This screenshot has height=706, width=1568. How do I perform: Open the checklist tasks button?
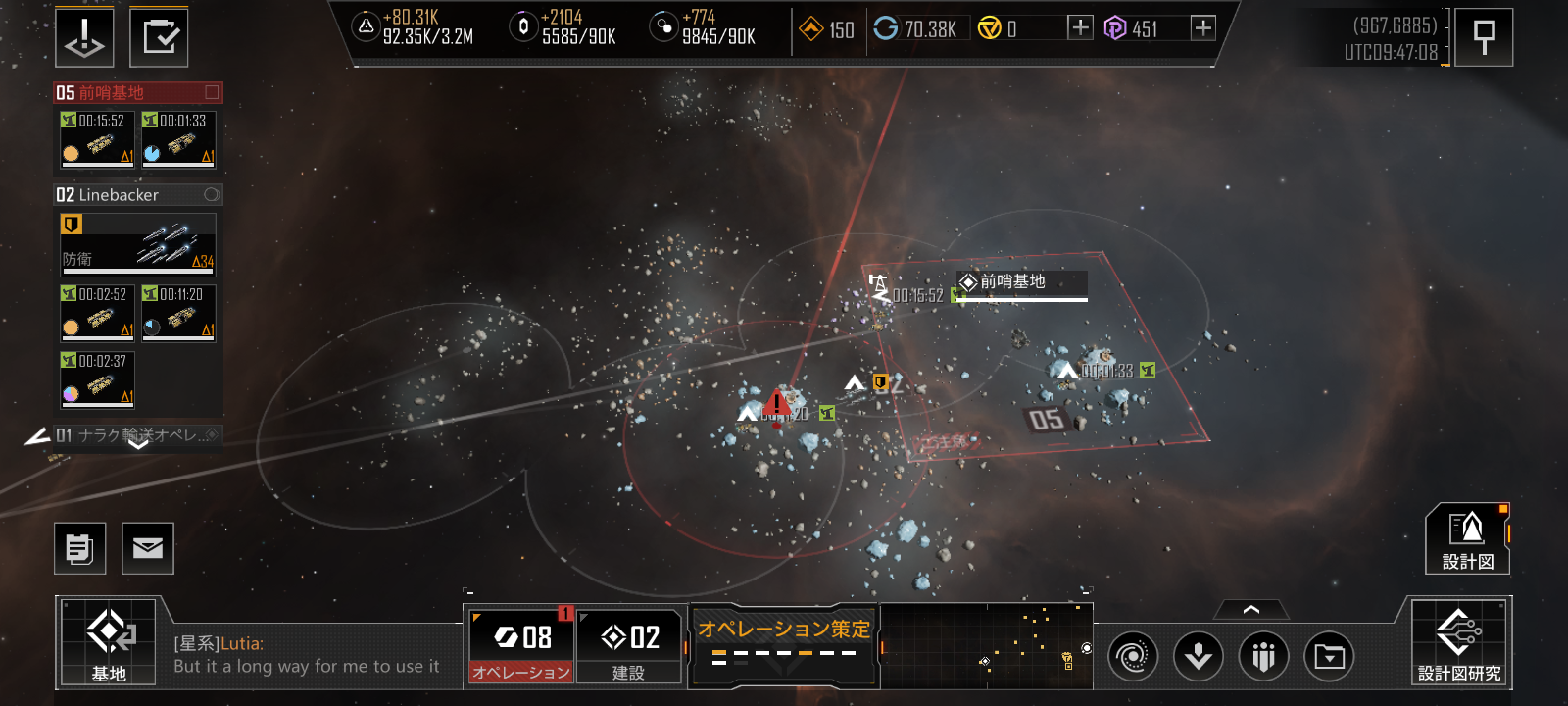(159, 37)
